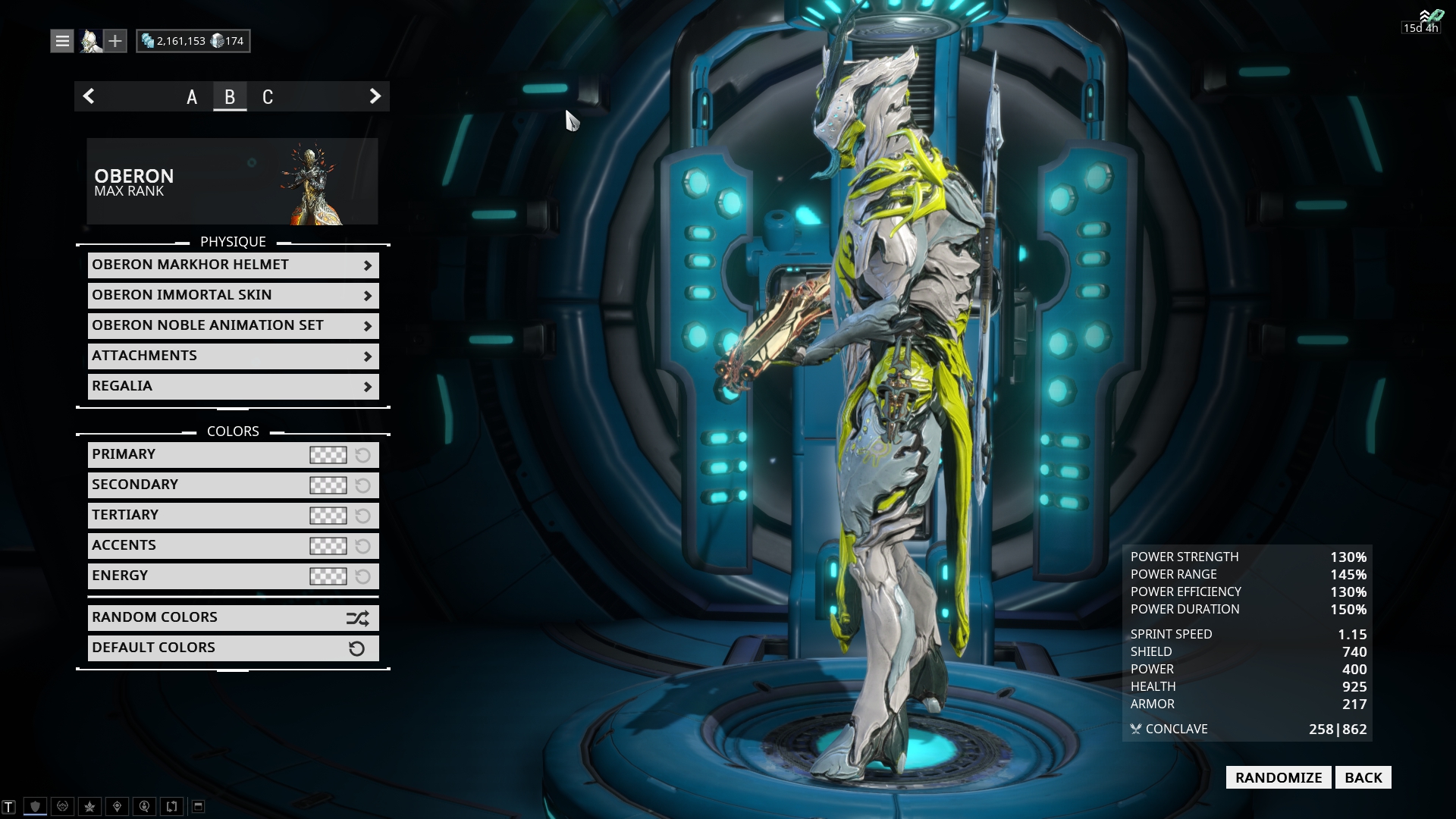
Task: Select the trade loop arrows icon
Action: point(171,806)
